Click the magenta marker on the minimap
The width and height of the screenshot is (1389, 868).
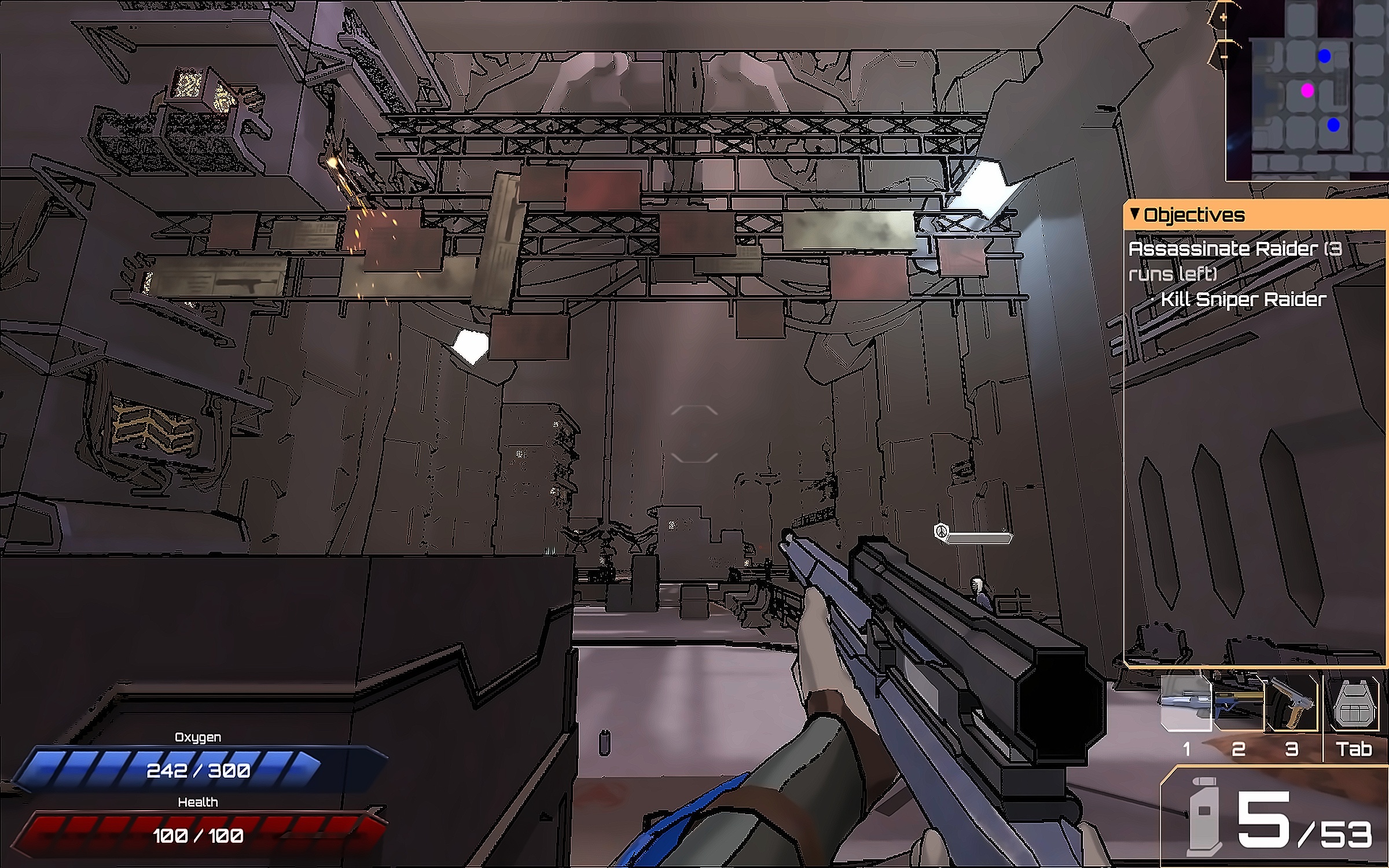[1307, 90]
